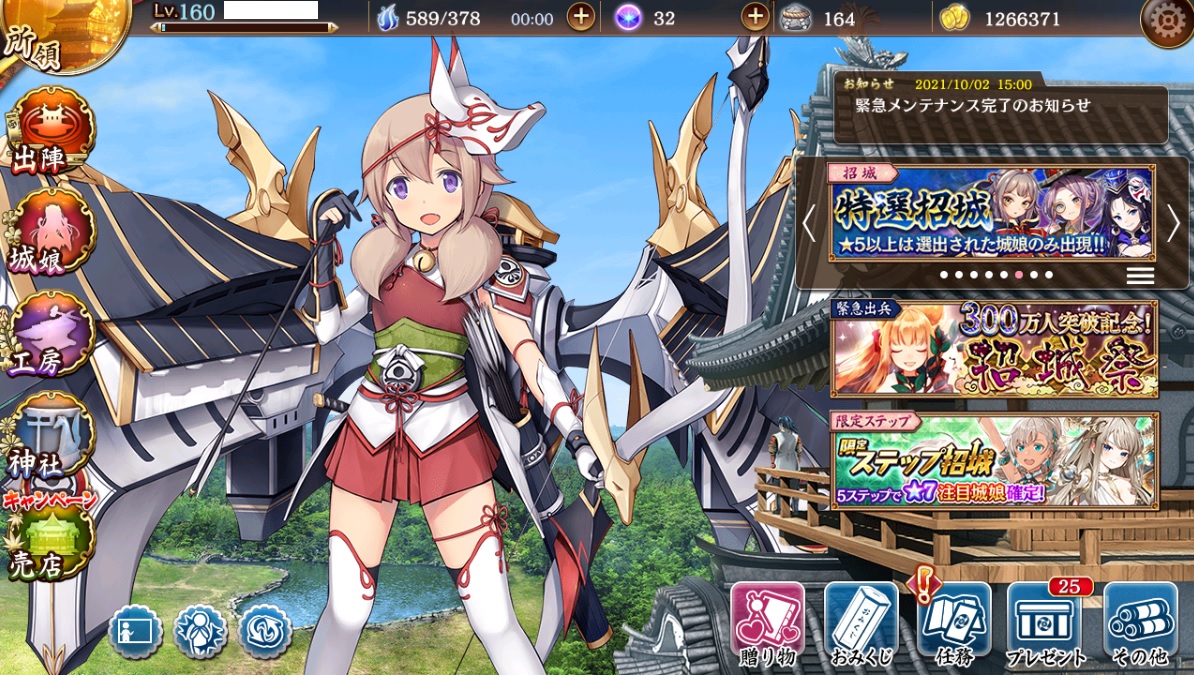
Task: Show the previous banner with left arrow
Action: click(810, 224)
